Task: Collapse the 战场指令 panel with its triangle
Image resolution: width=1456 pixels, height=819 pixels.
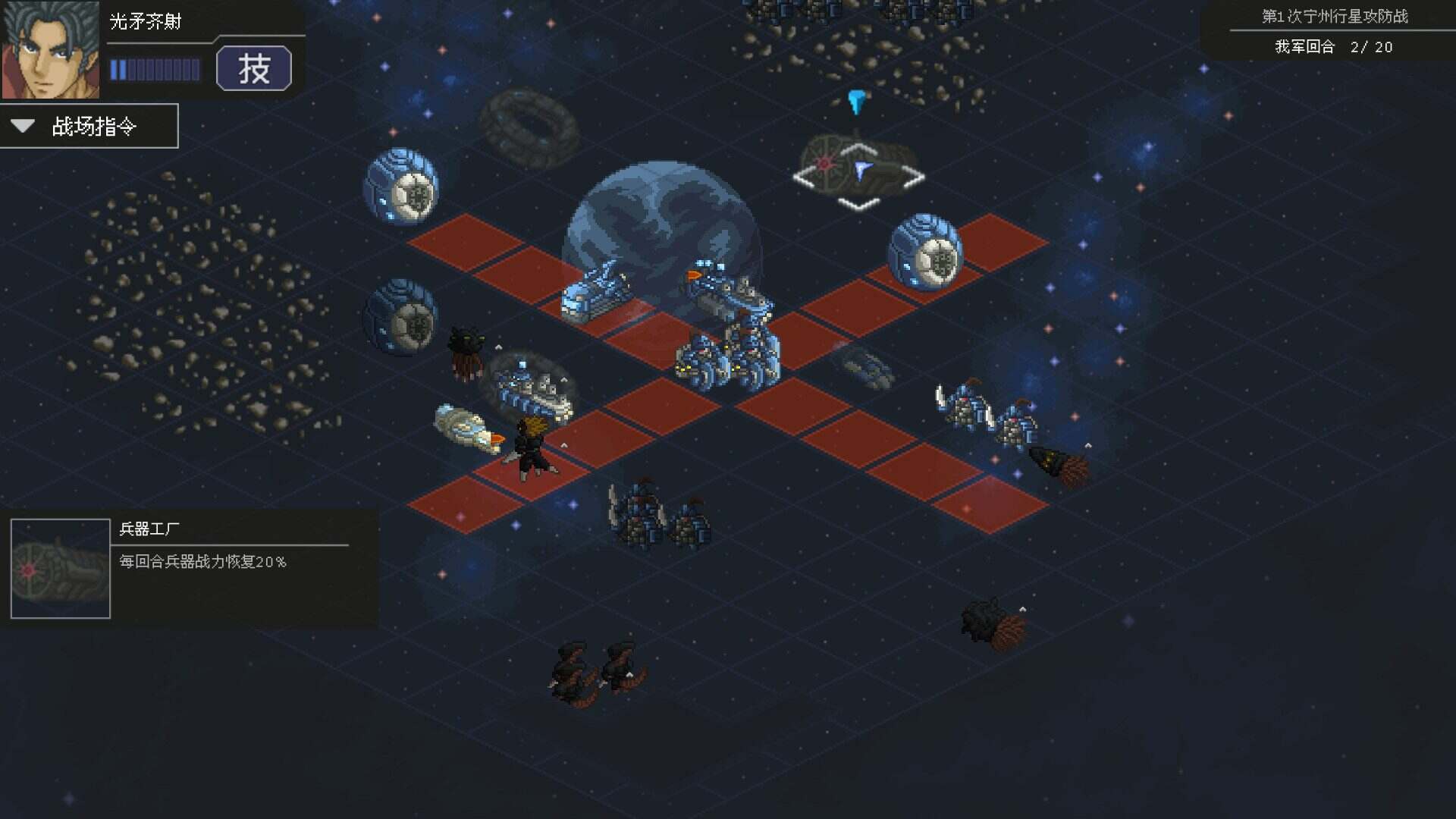Action: coord(21,125)
